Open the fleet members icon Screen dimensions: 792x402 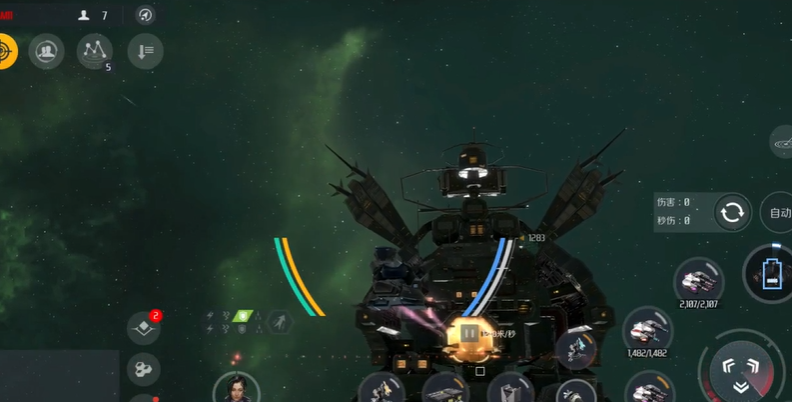(46, 51)
